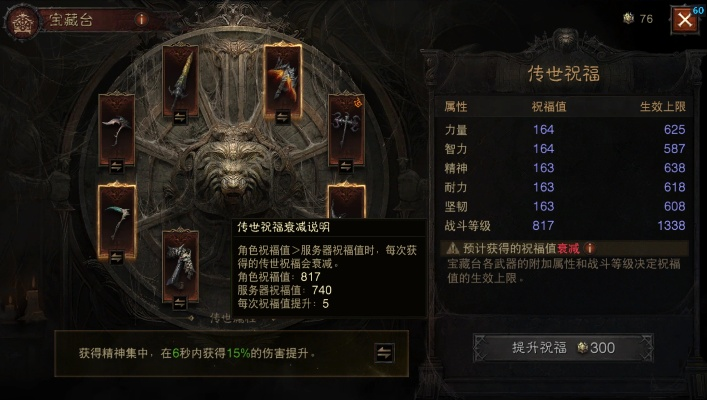Choose the teal sickle weapon card

(117, 213)
